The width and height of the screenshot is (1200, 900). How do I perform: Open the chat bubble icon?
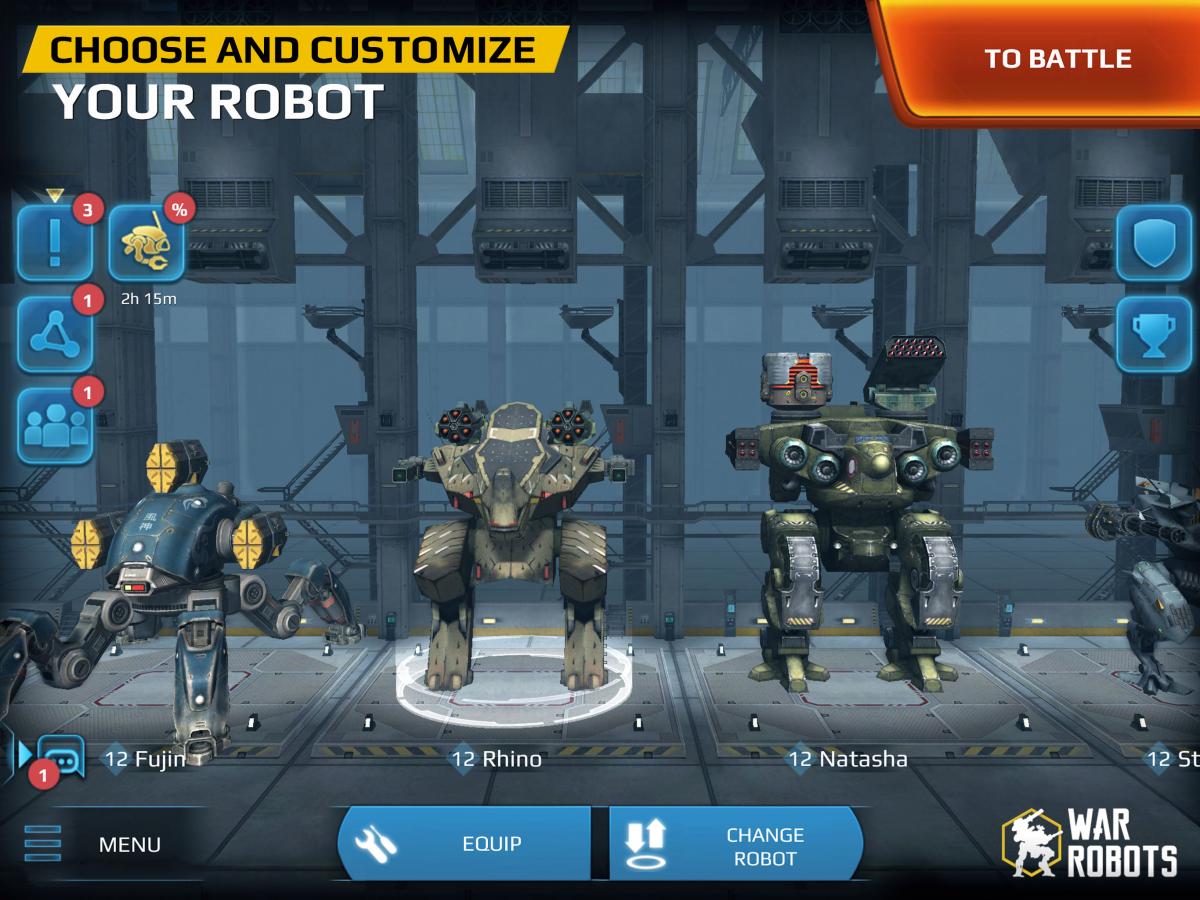pyautogui.click(x=60, y=760)
